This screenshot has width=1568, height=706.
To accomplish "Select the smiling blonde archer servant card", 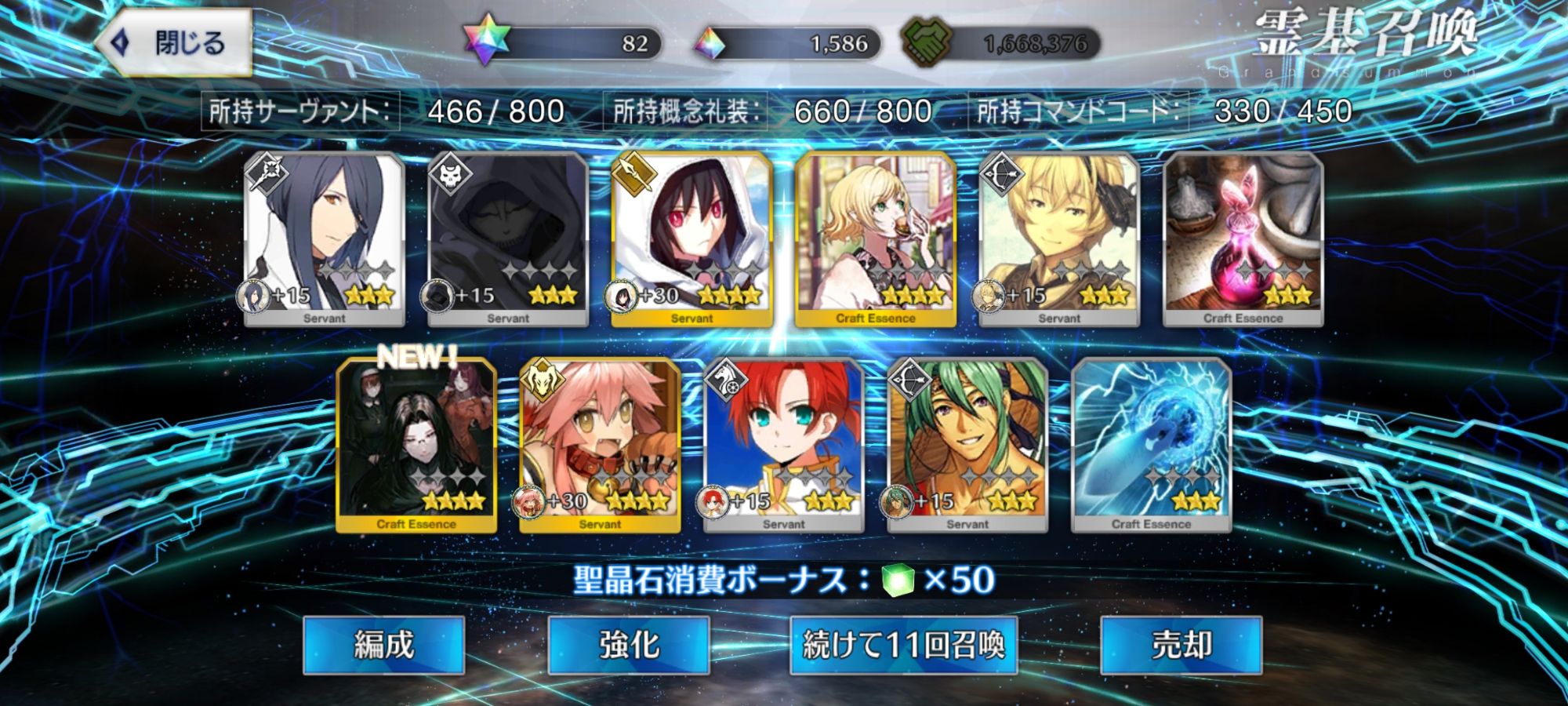I will coord(1058,238).
